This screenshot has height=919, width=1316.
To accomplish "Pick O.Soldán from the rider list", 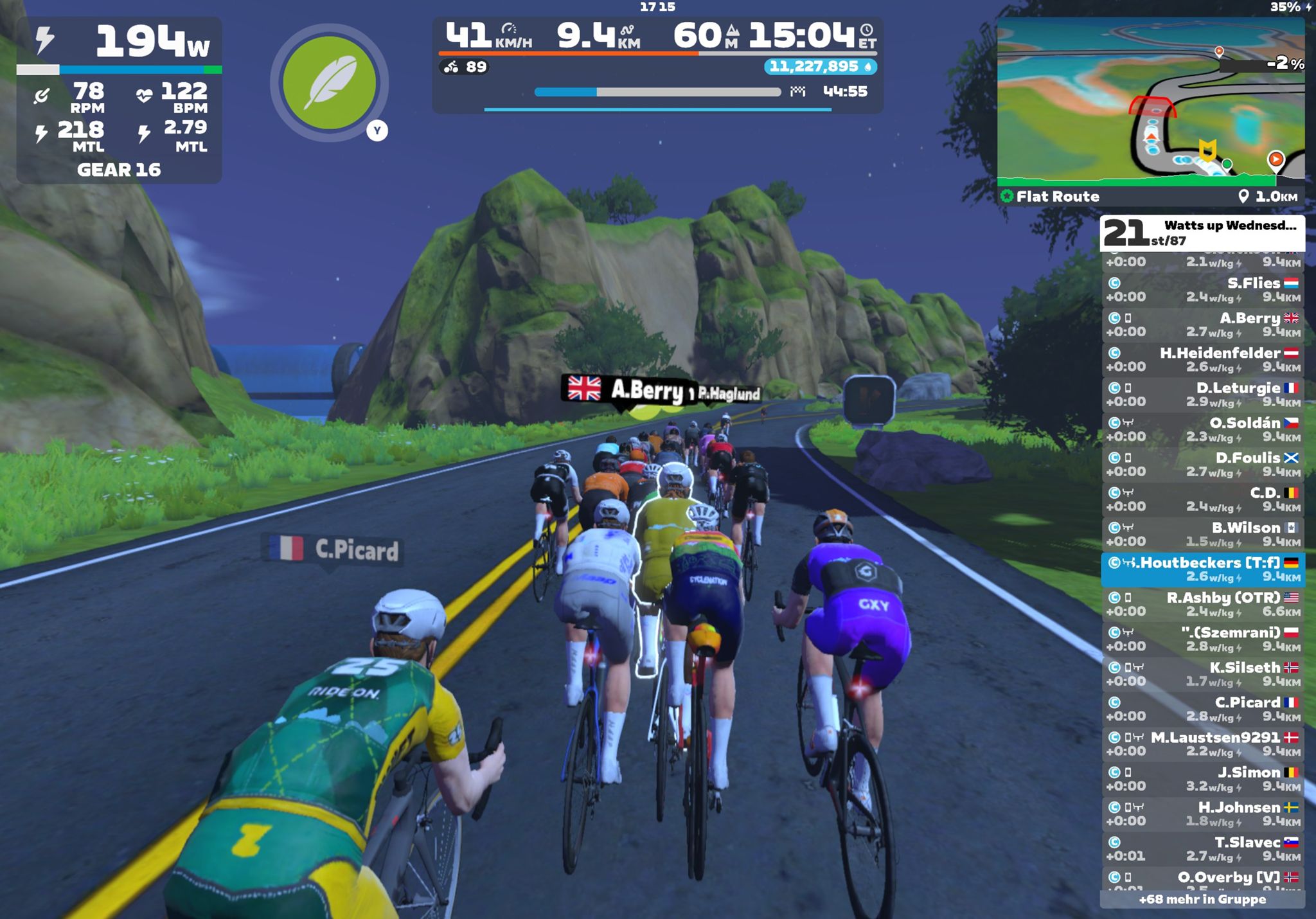I will 1202,429.
